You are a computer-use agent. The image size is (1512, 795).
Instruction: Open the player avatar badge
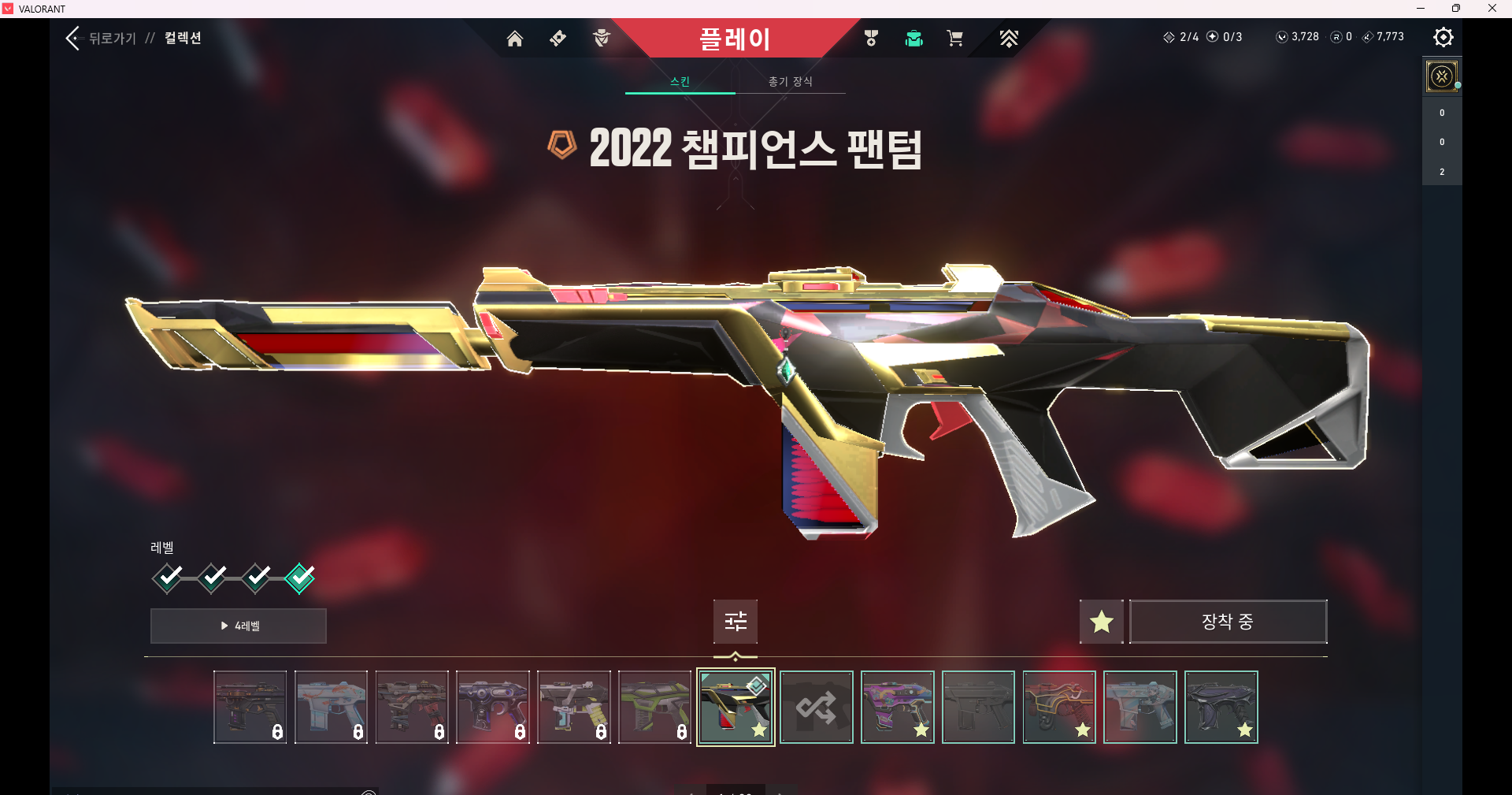coord(1442,76)
